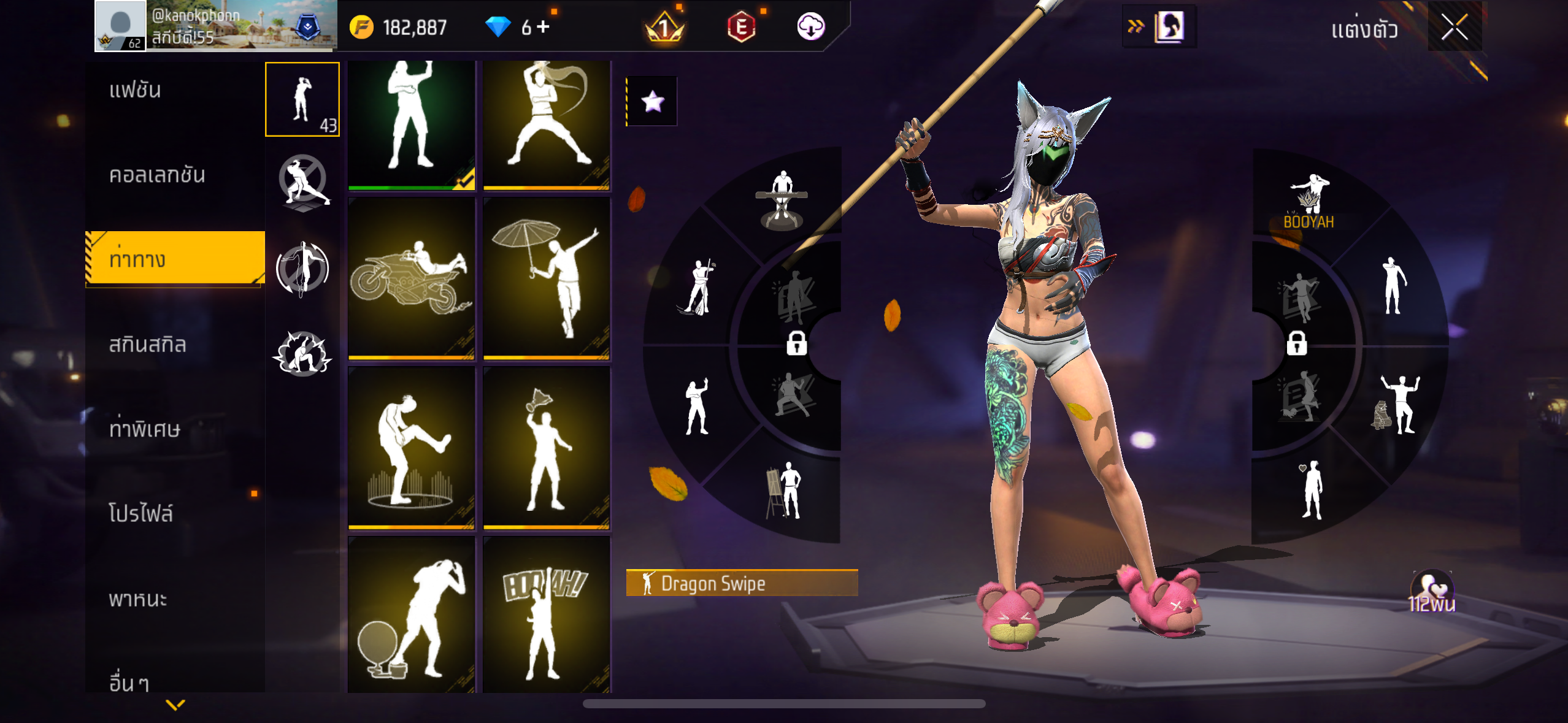The height and width of the screenshot is (723, 1568).
Task: Open the ท่าพิเศษ category
Action: click(145, 429)
